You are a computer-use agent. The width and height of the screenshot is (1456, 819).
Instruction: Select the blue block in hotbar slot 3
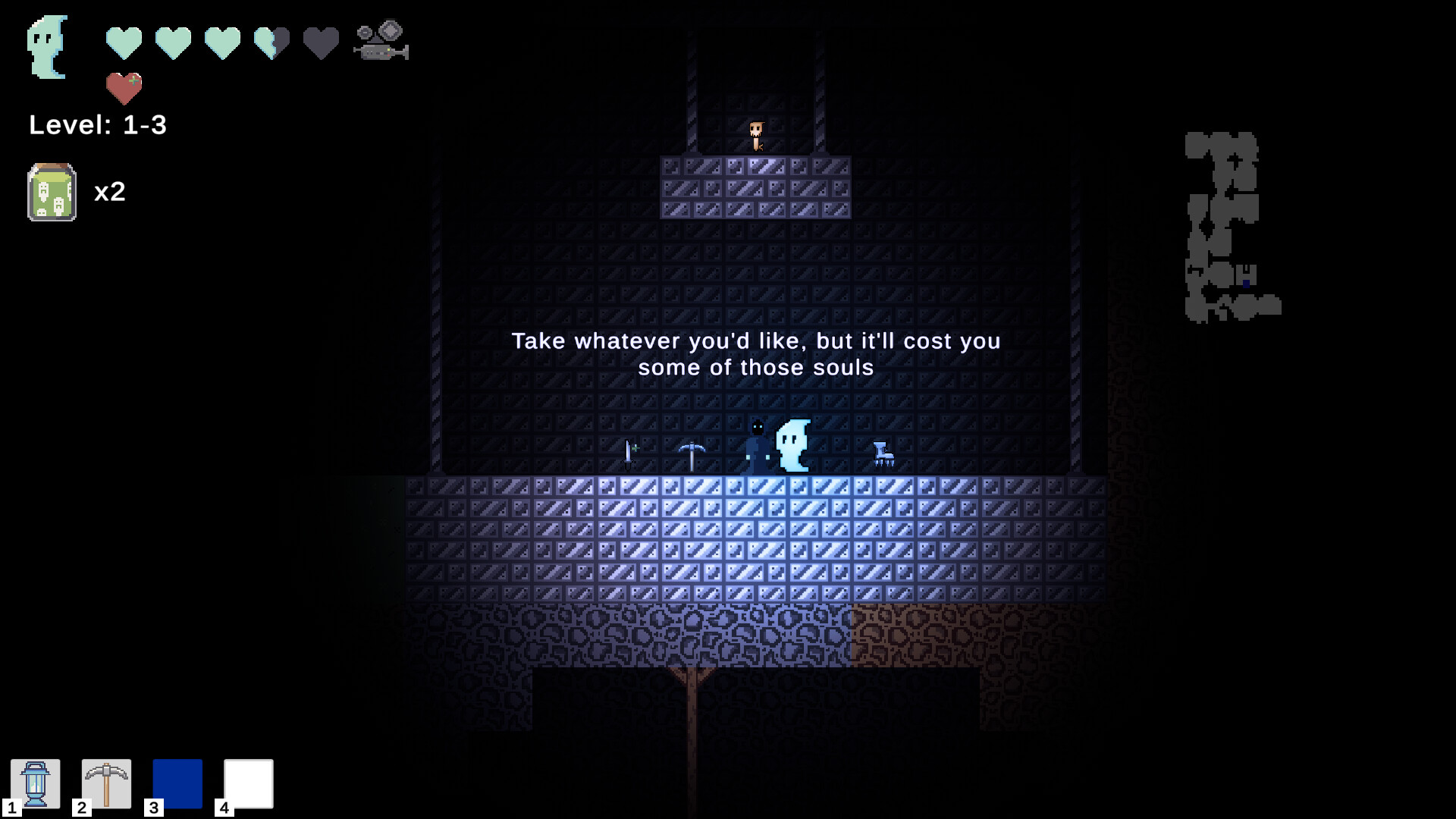(177, 784)
